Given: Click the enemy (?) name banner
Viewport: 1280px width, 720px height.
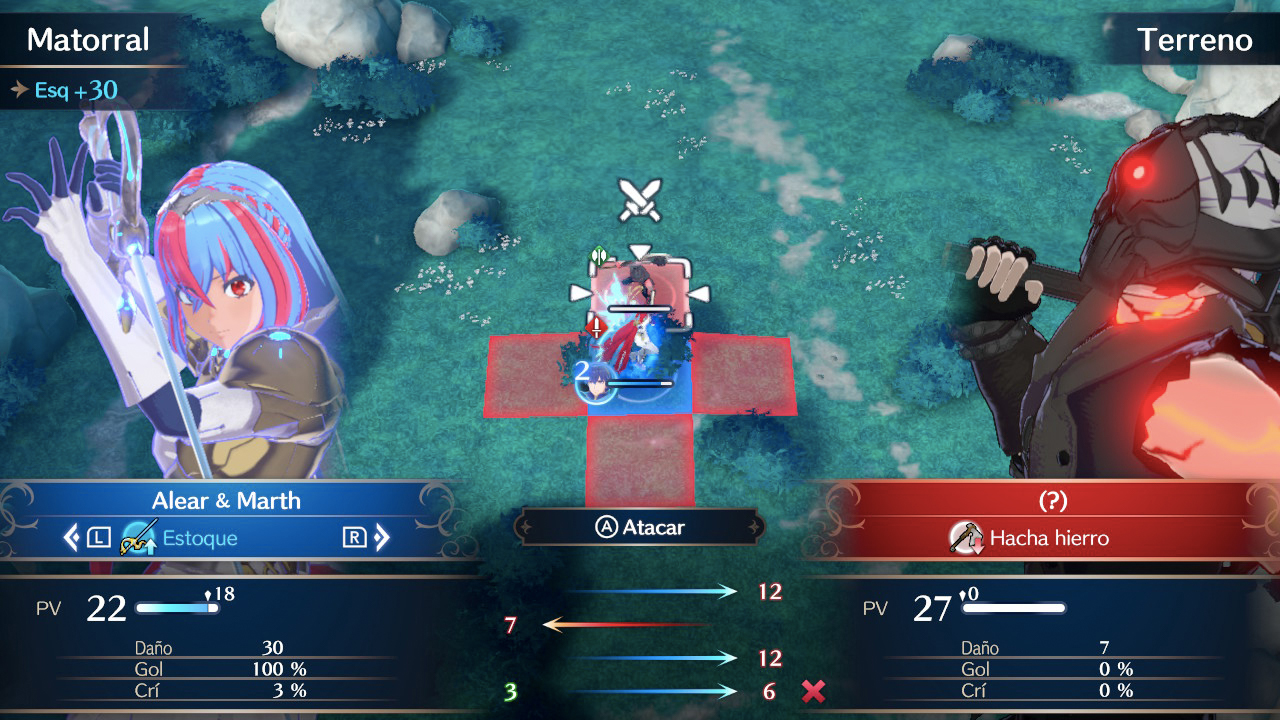Looking at the screenshot, I should (1051, 501).
